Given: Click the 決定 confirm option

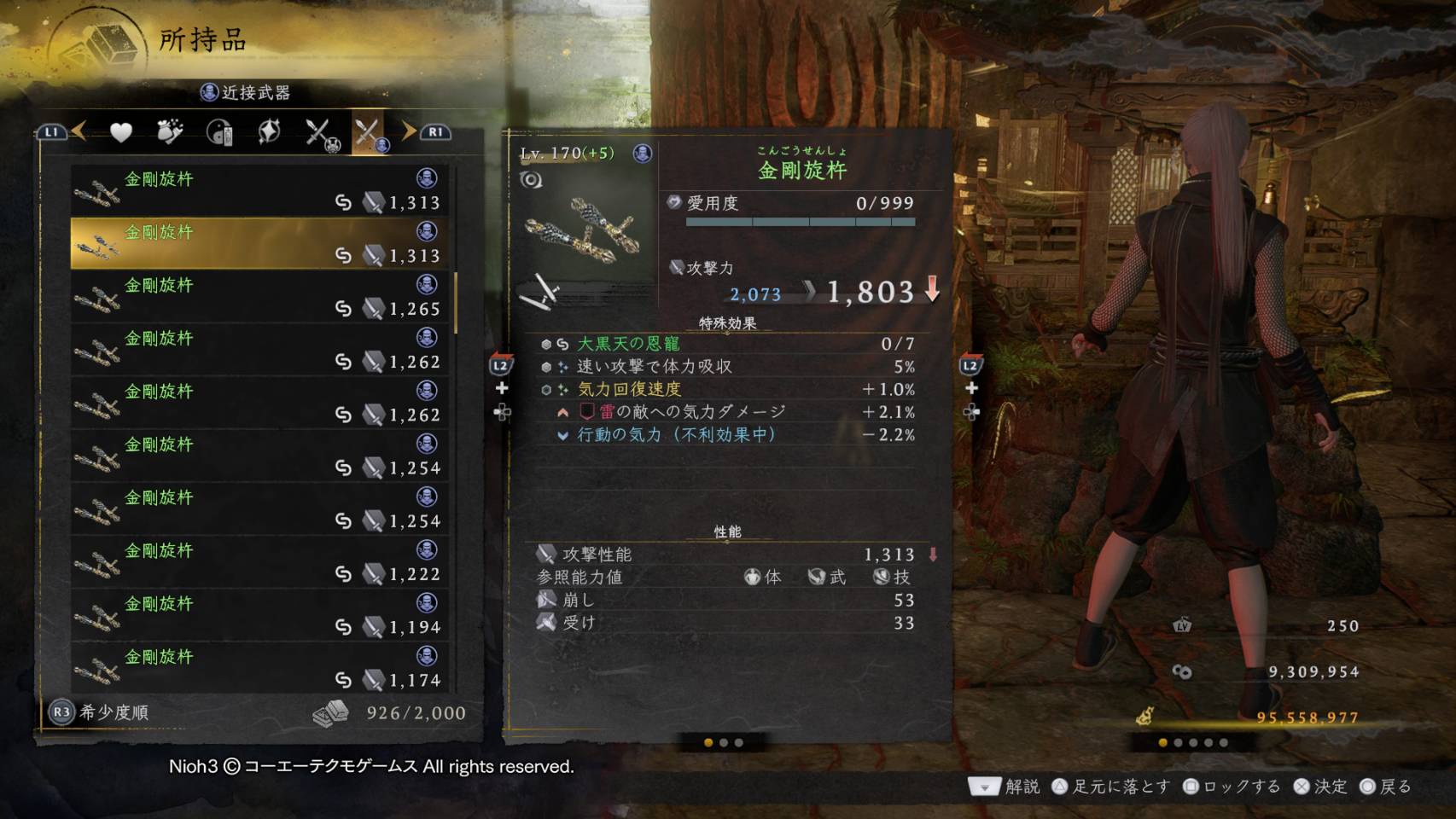Looking at the screenshot, I should click(x=1320, y=787).
